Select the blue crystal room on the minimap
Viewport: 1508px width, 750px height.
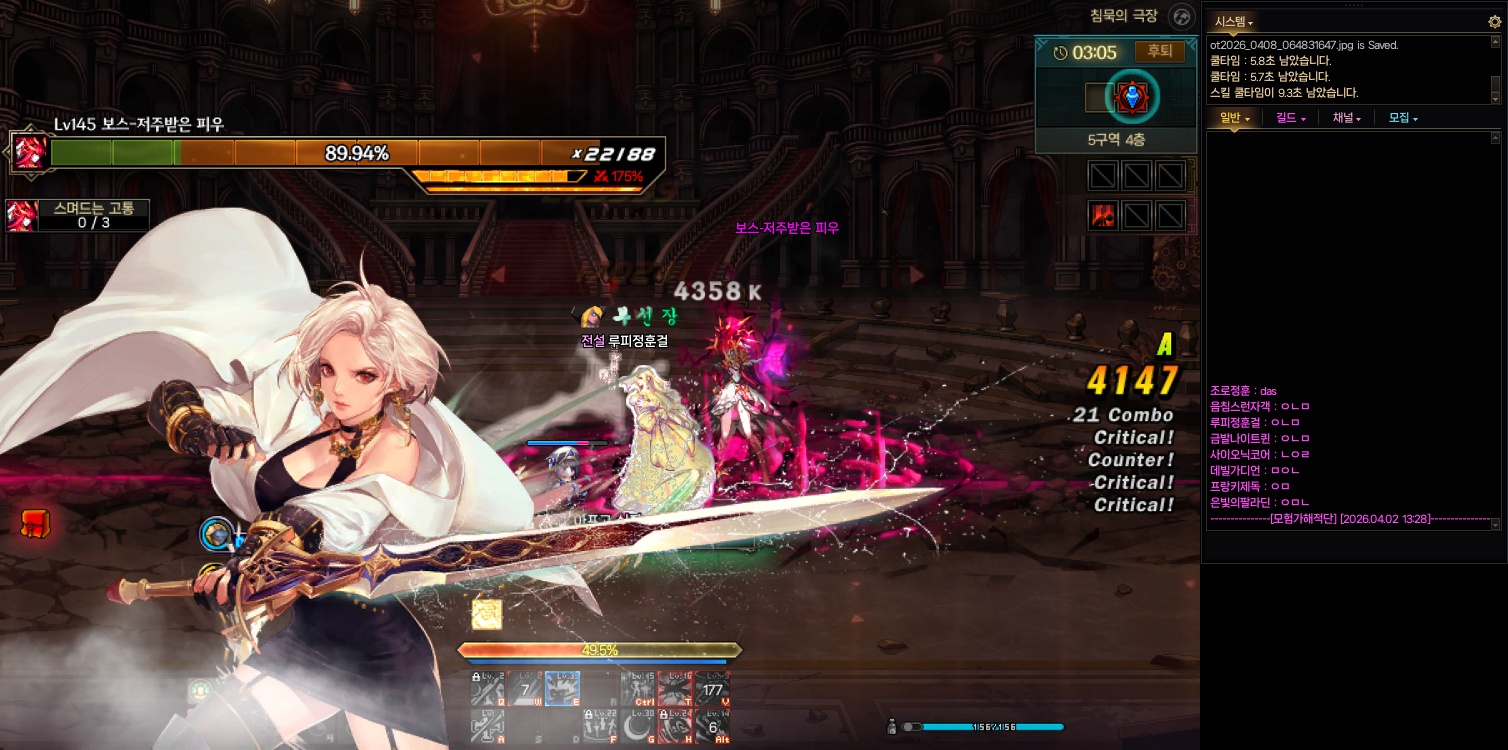1132,97
